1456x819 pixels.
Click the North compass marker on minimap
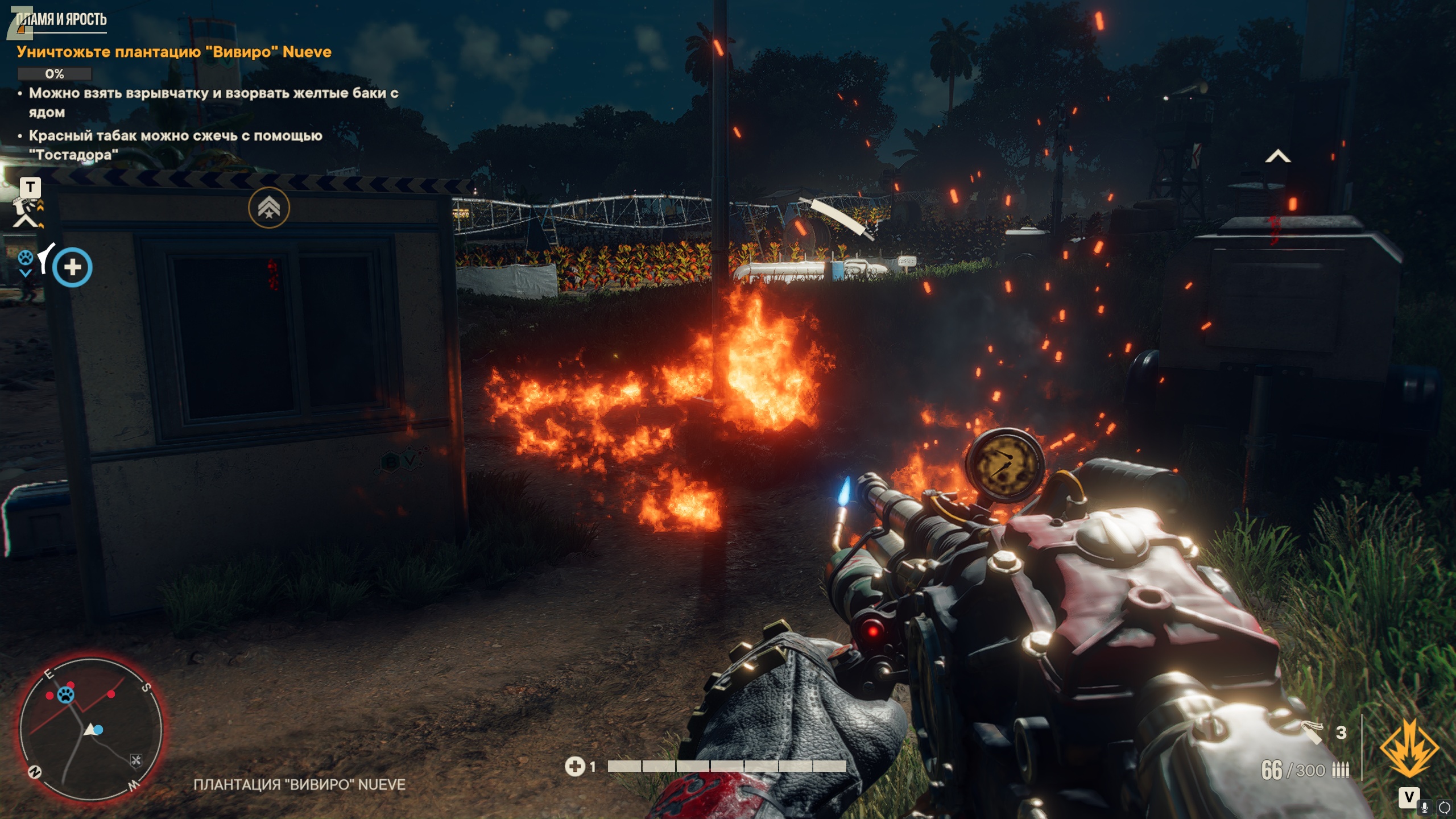pyautogui.click(x=35, y=772)
